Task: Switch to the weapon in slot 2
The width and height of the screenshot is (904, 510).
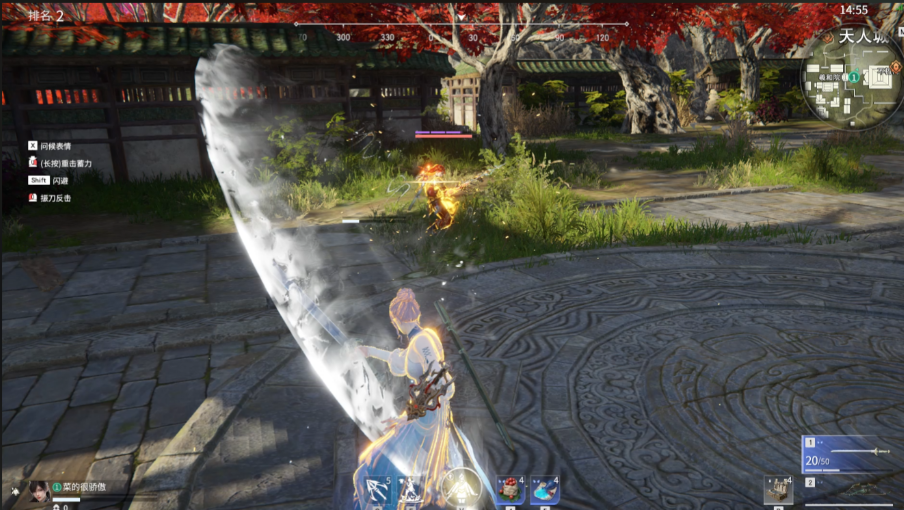Action: (x=846, y=490)
